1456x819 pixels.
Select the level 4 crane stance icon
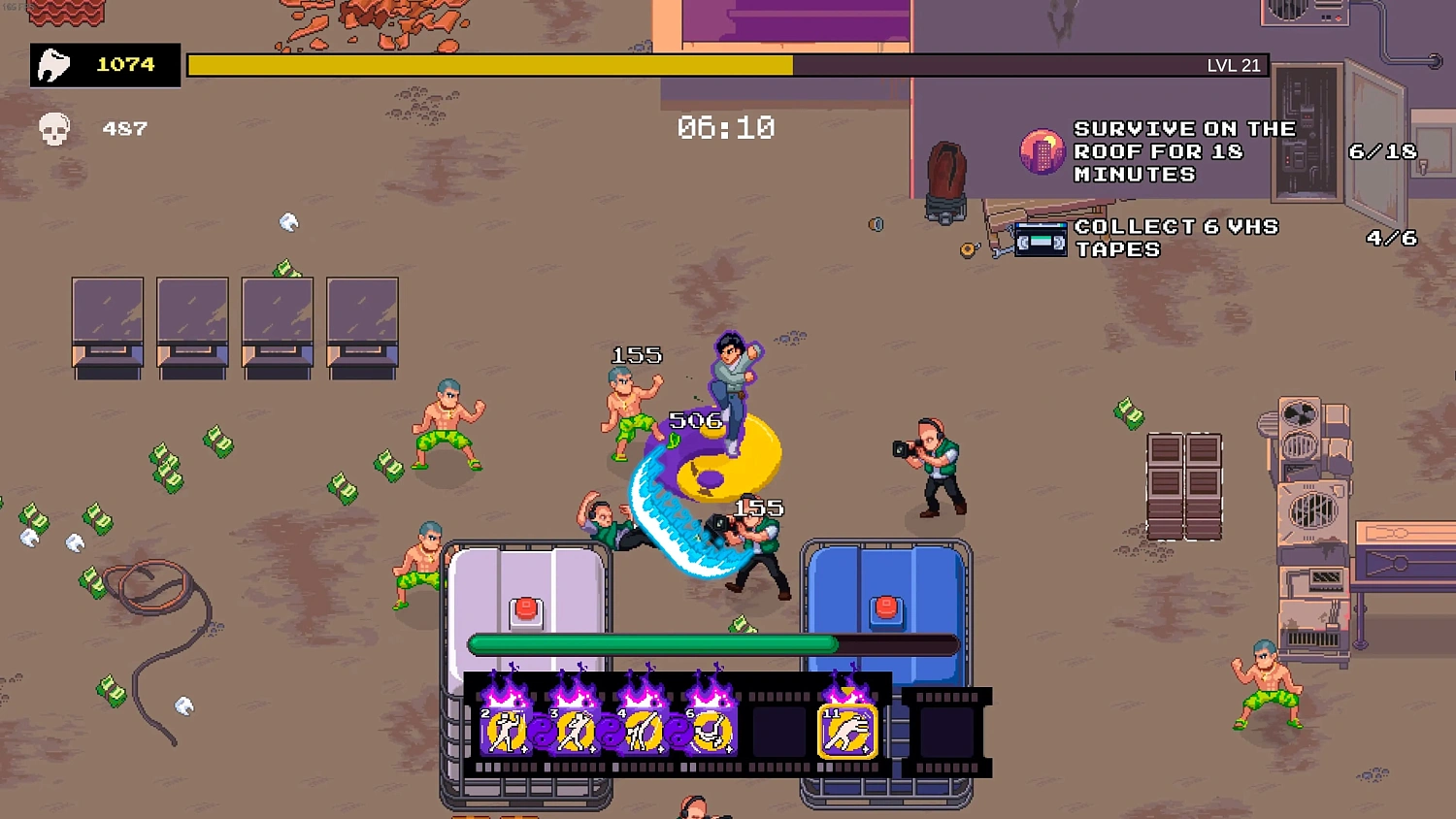[x=645, y=730]
